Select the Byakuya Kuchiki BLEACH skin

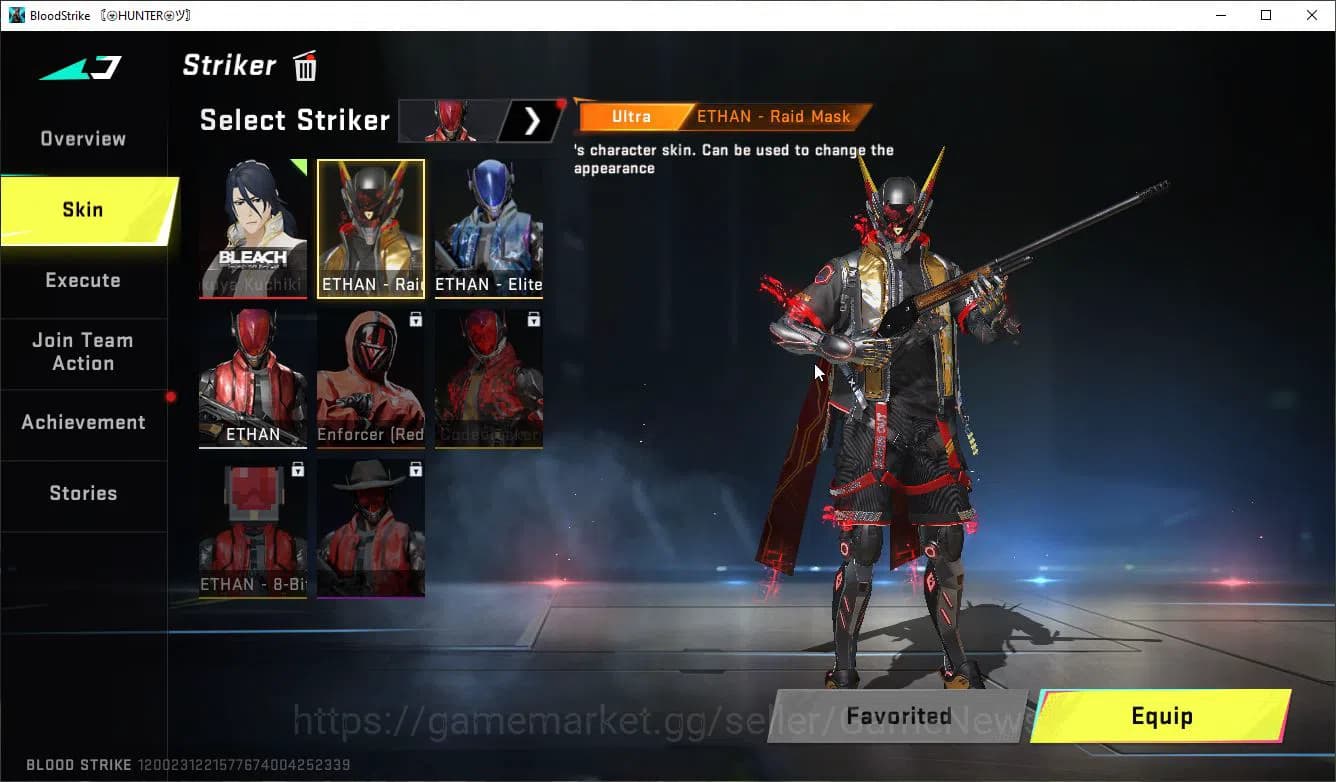click(253, 228)
